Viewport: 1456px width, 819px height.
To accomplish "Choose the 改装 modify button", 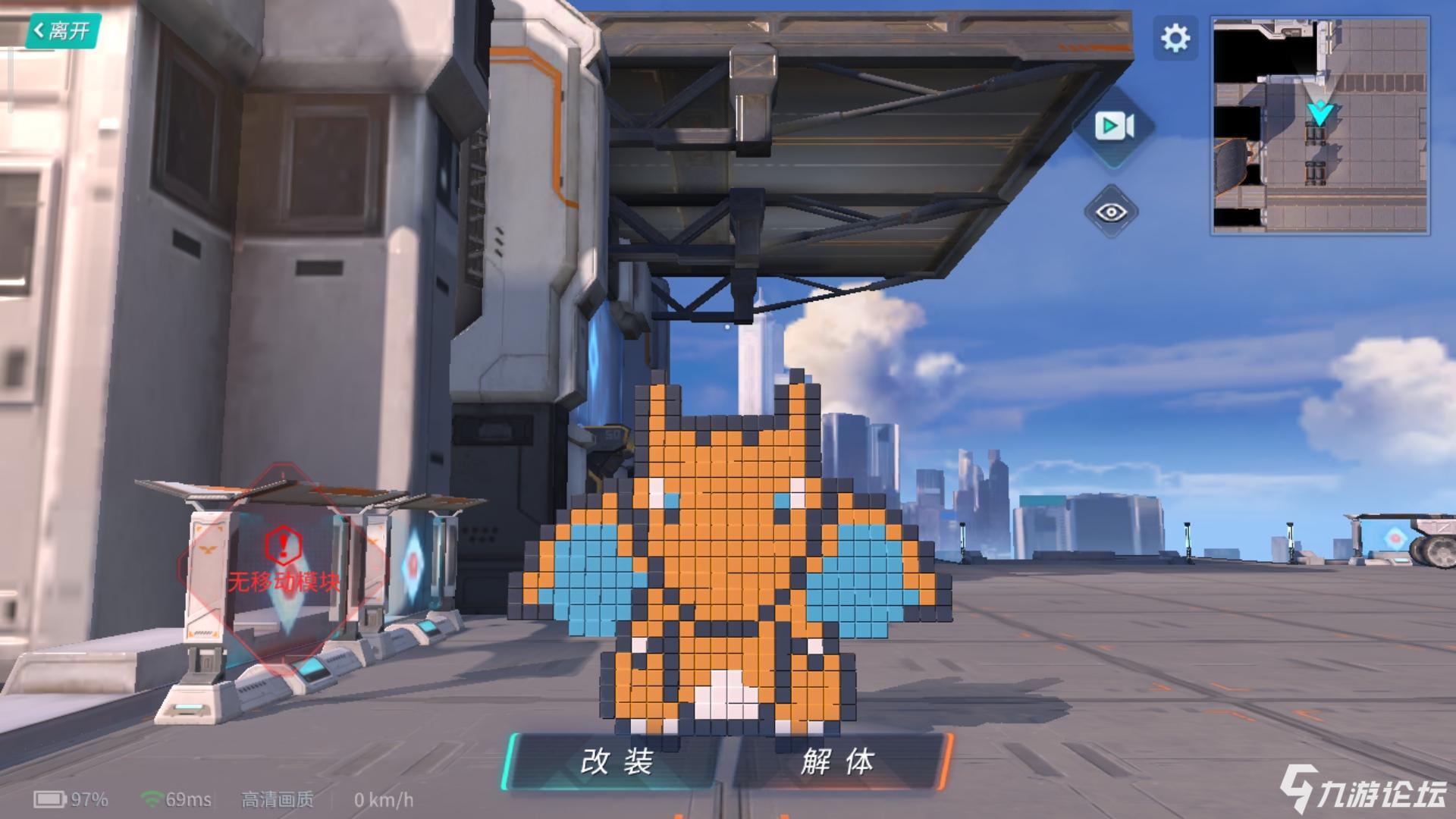I will coord(616,761).
